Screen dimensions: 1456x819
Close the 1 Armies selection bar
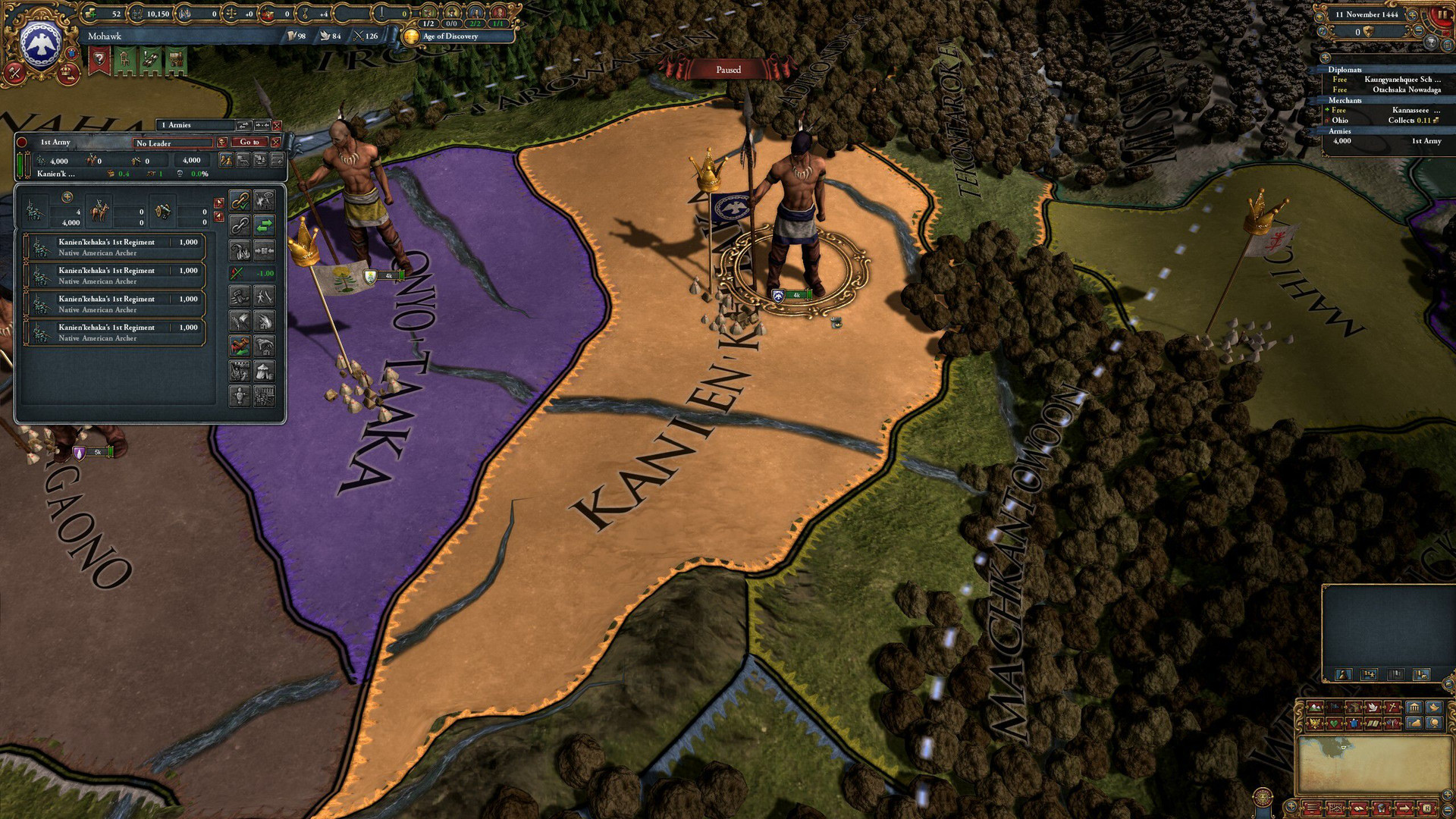point(277,125)
